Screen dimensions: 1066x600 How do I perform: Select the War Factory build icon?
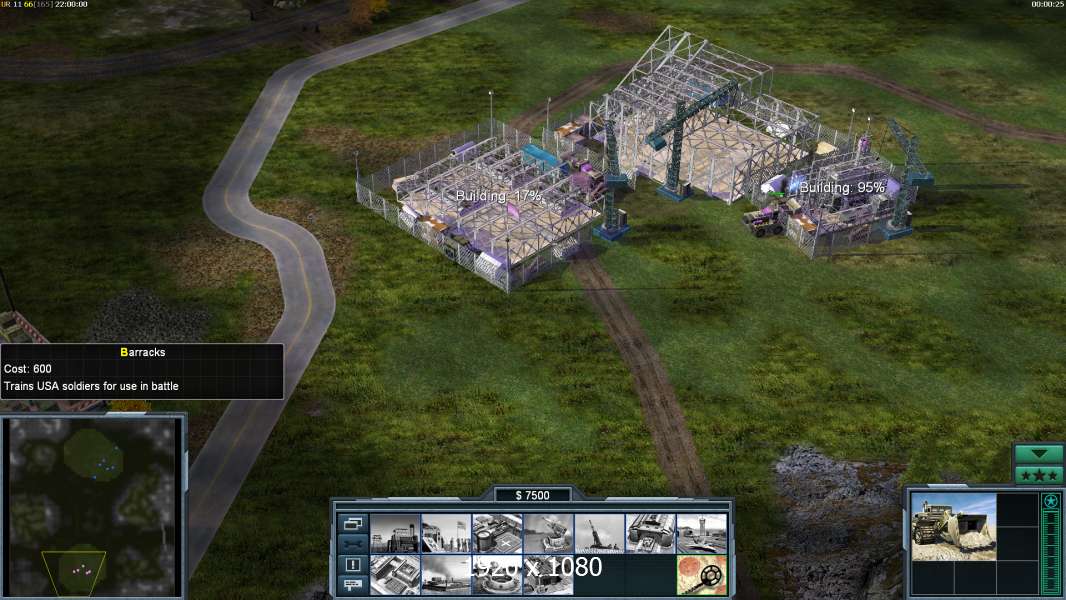click(x=650, y=534)
